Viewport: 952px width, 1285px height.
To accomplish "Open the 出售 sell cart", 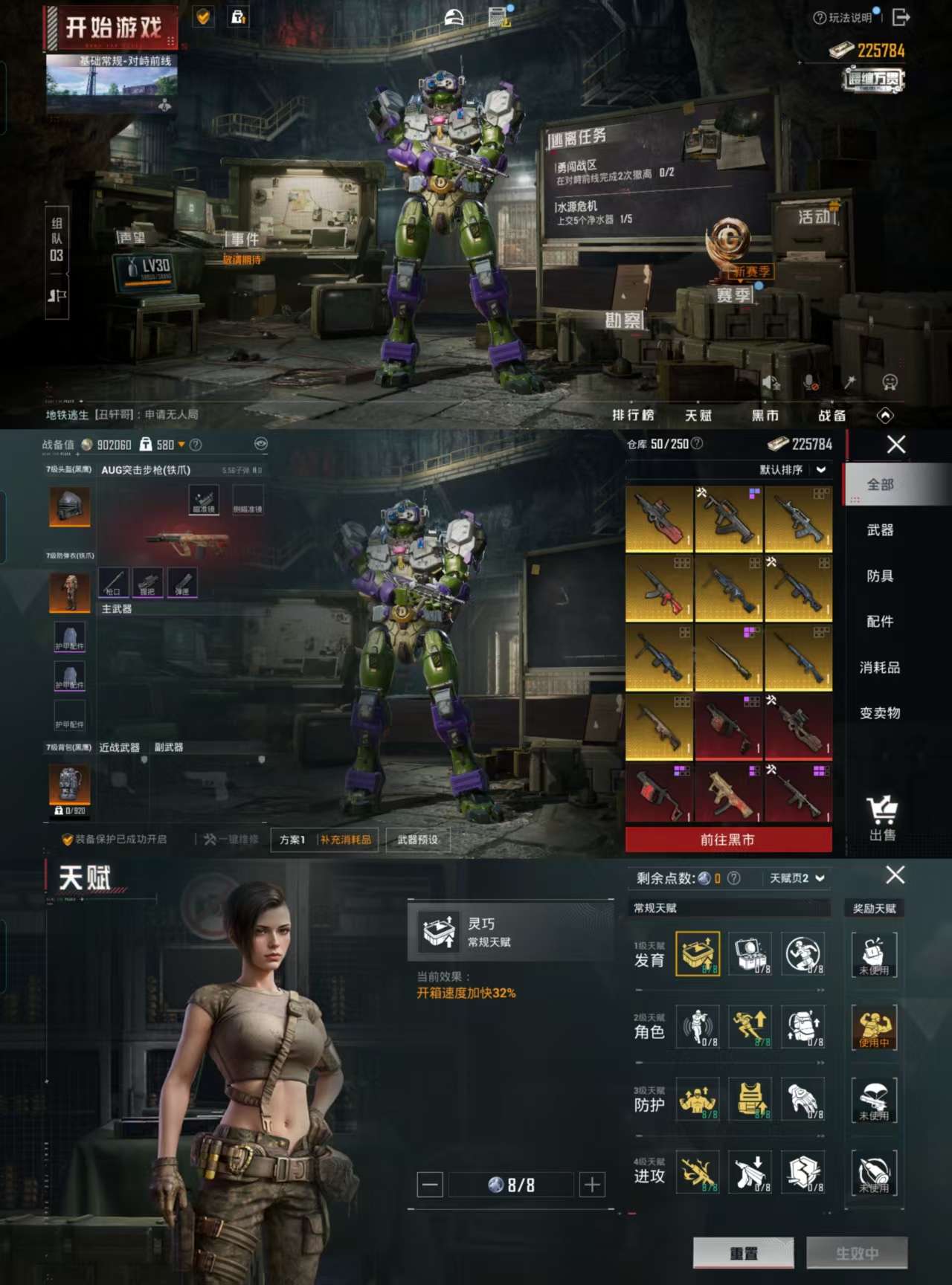I will point(882,818).
